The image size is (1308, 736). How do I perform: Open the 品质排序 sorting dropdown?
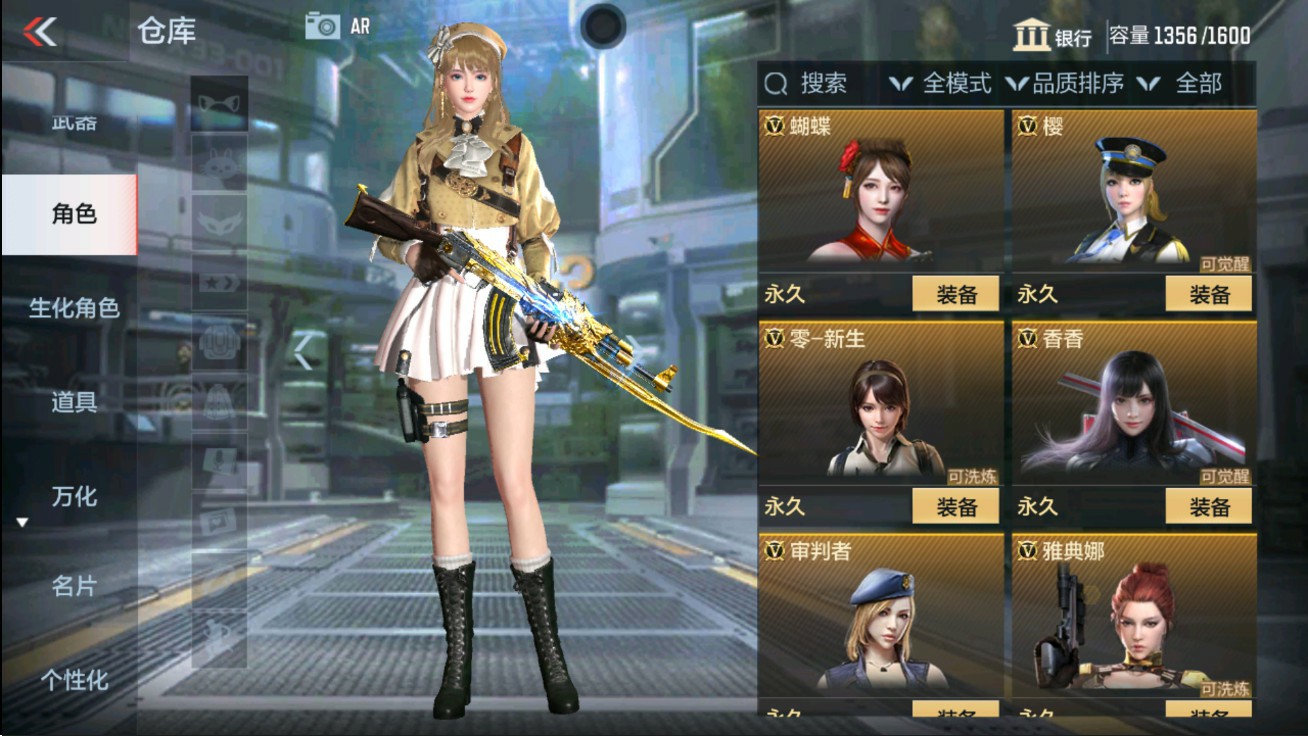click(x=1083, y=84)
